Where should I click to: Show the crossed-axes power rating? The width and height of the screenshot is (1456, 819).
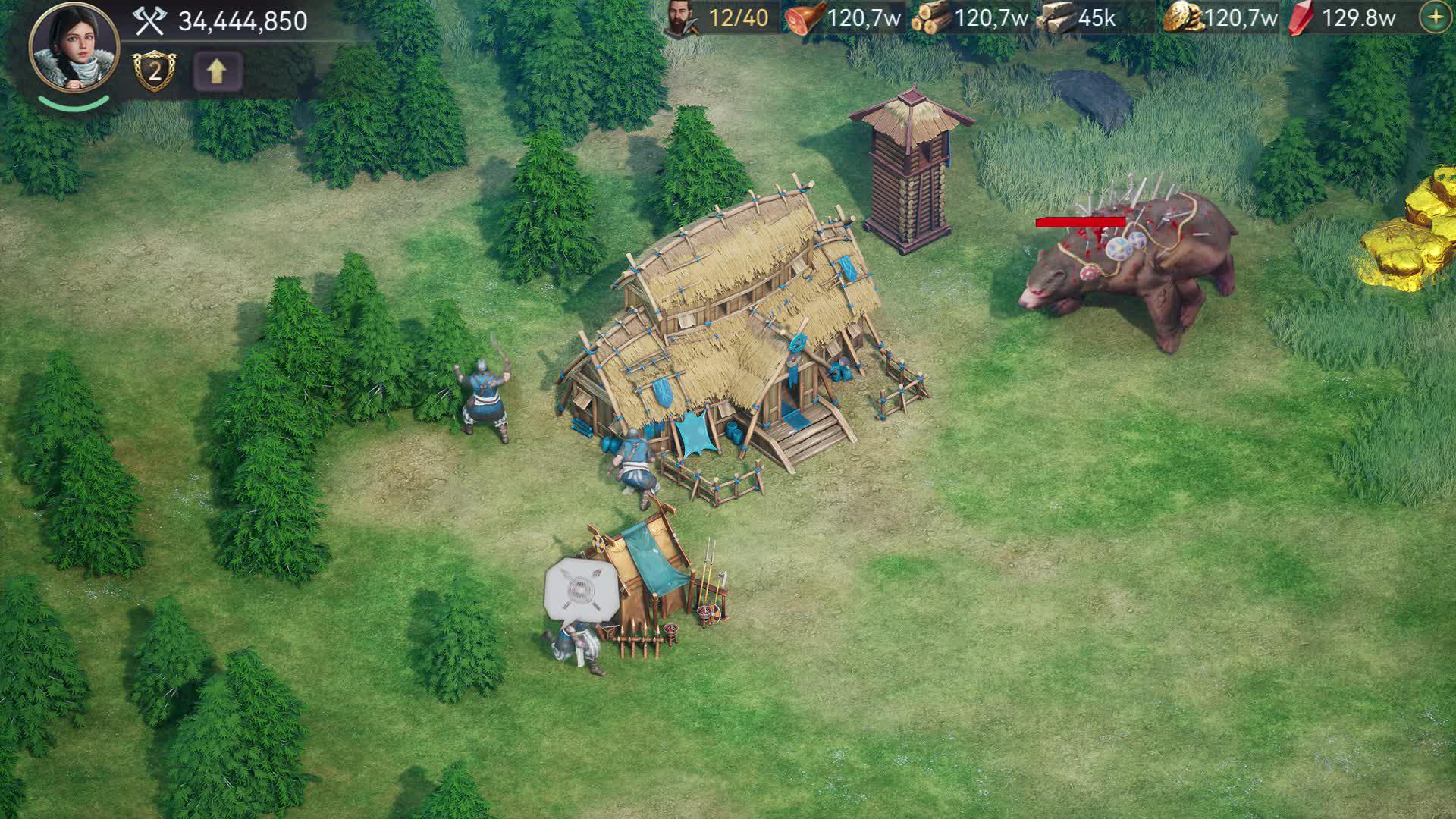click(x=149, y=21)
